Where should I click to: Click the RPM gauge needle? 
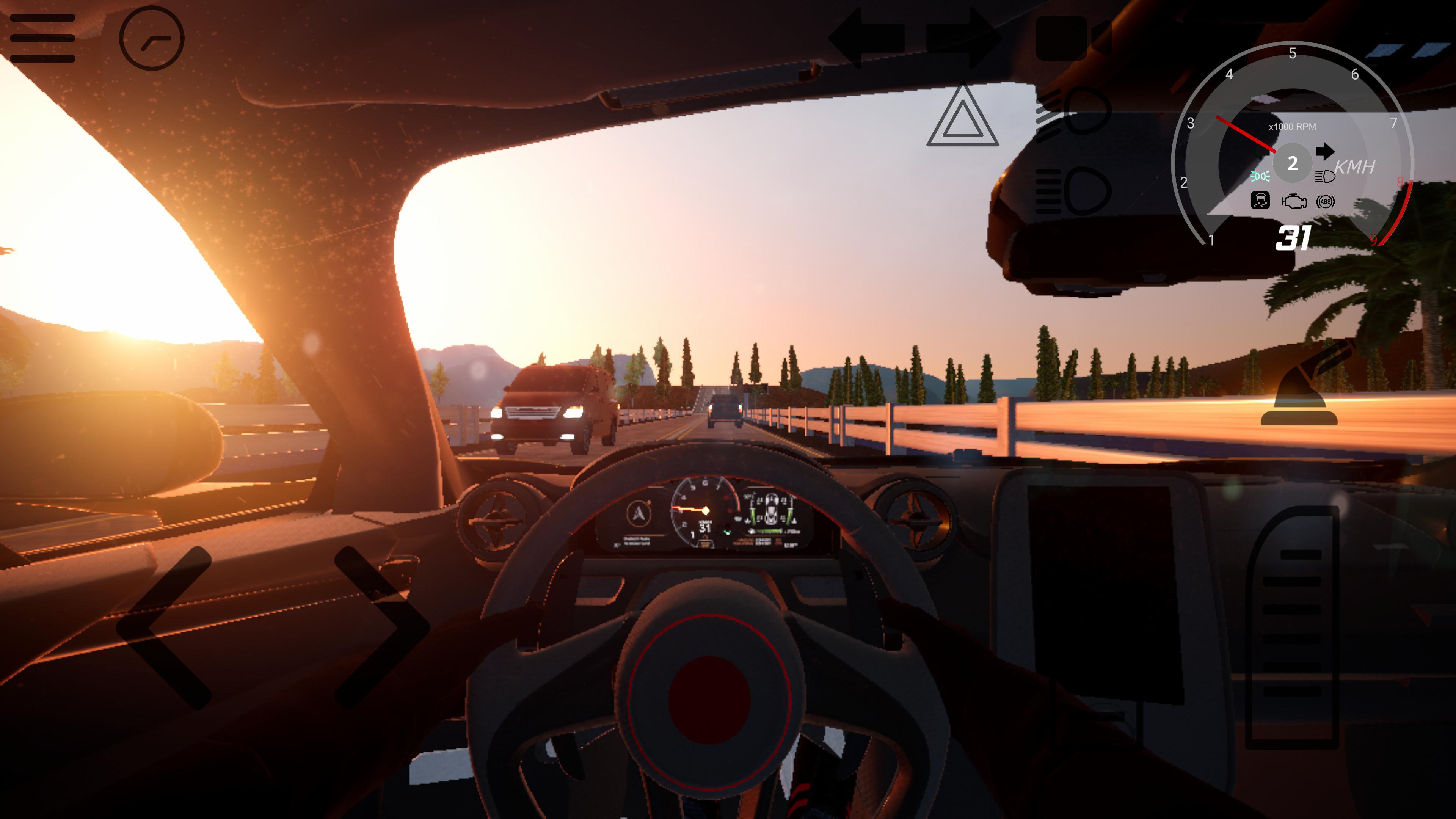(x=1246, y=135)
